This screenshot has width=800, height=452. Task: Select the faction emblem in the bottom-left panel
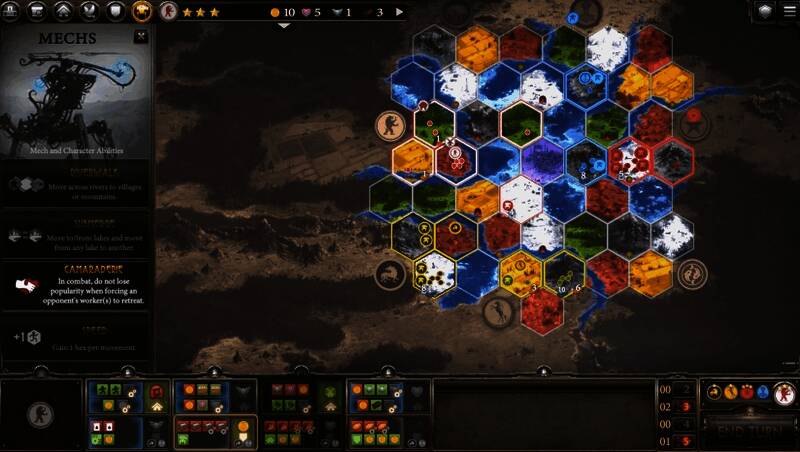(40, 413)
